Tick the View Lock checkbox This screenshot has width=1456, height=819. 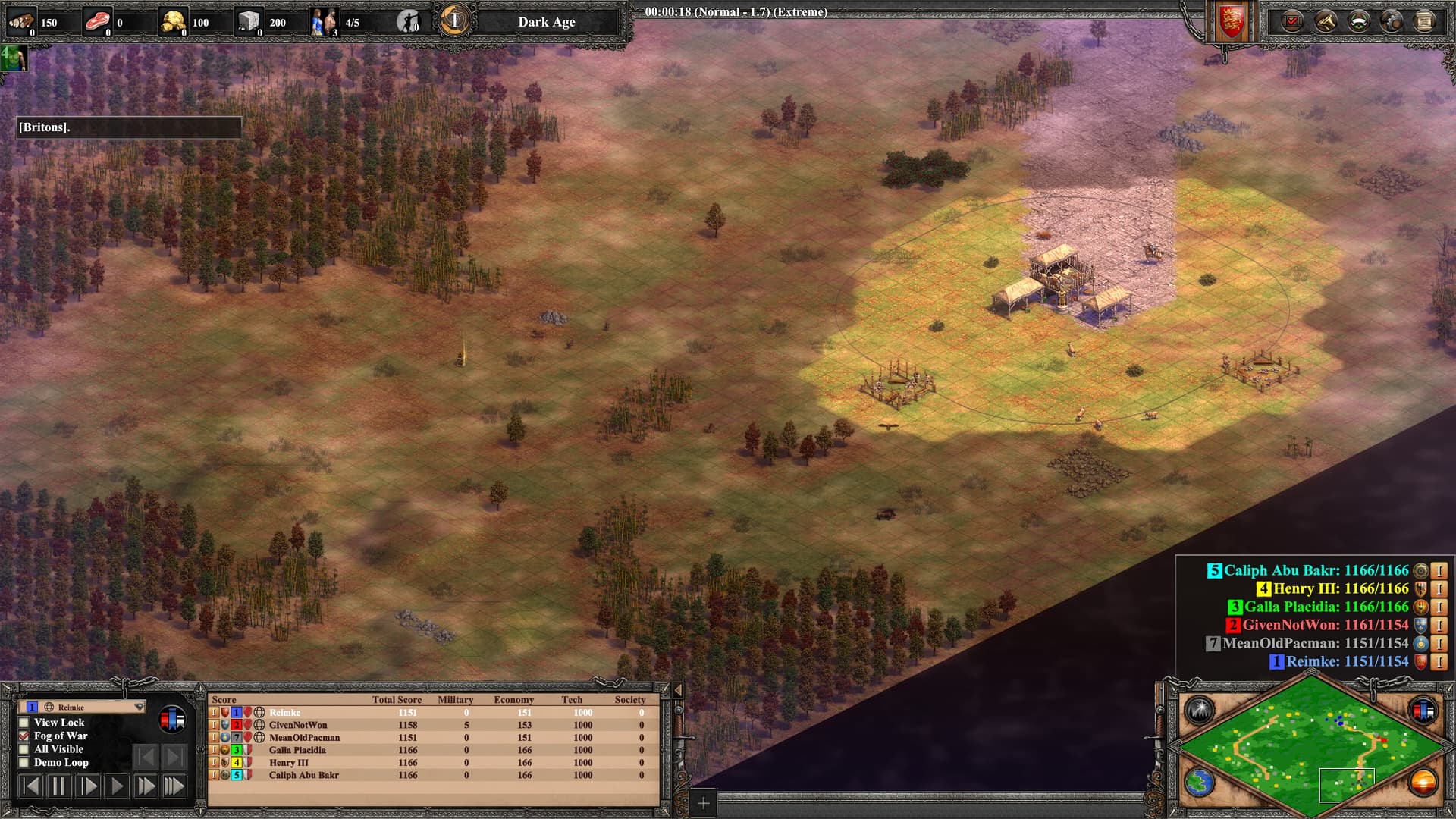click(x=24, y=723)
